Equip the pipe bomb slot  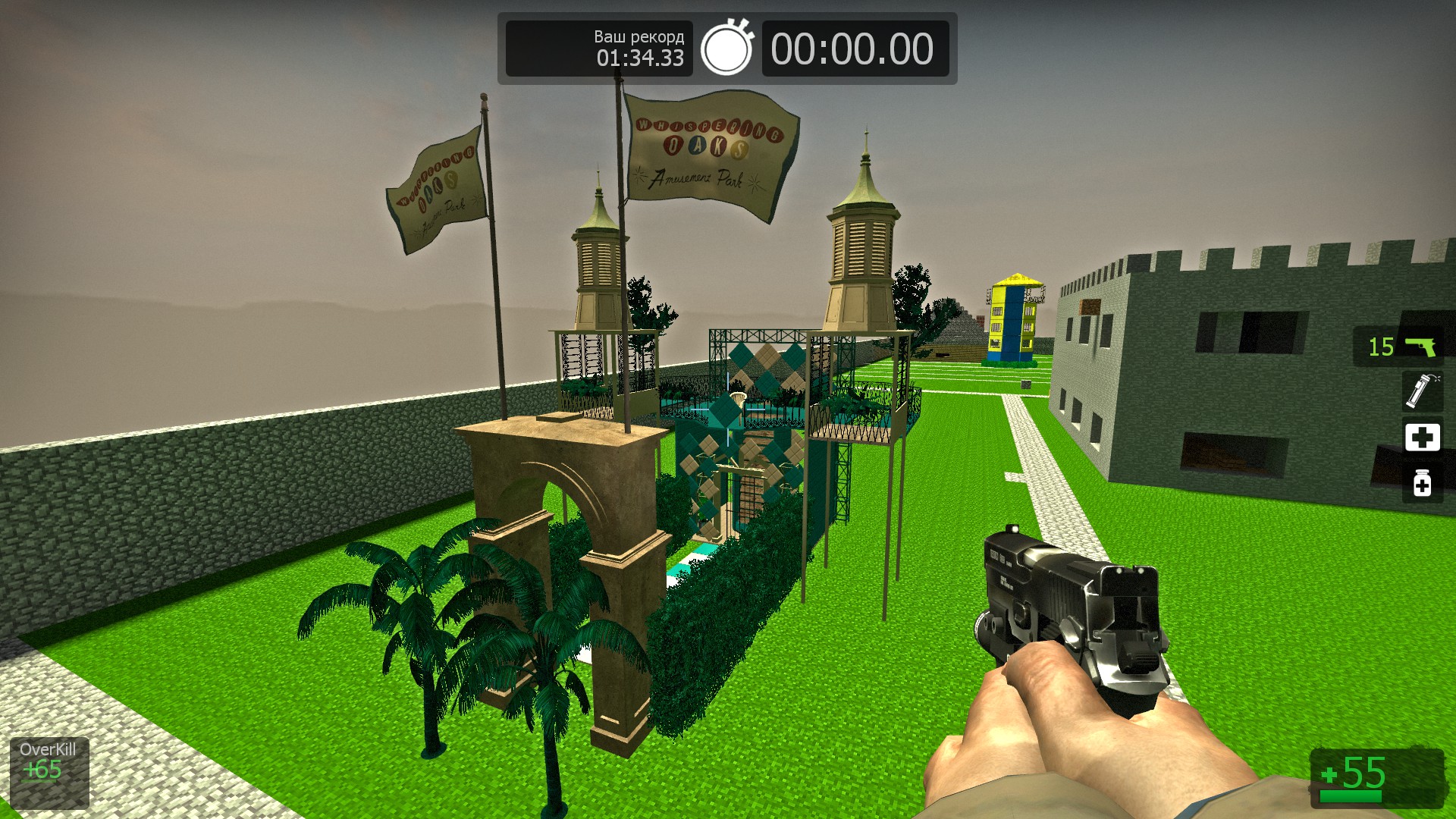pos(1421,391)
